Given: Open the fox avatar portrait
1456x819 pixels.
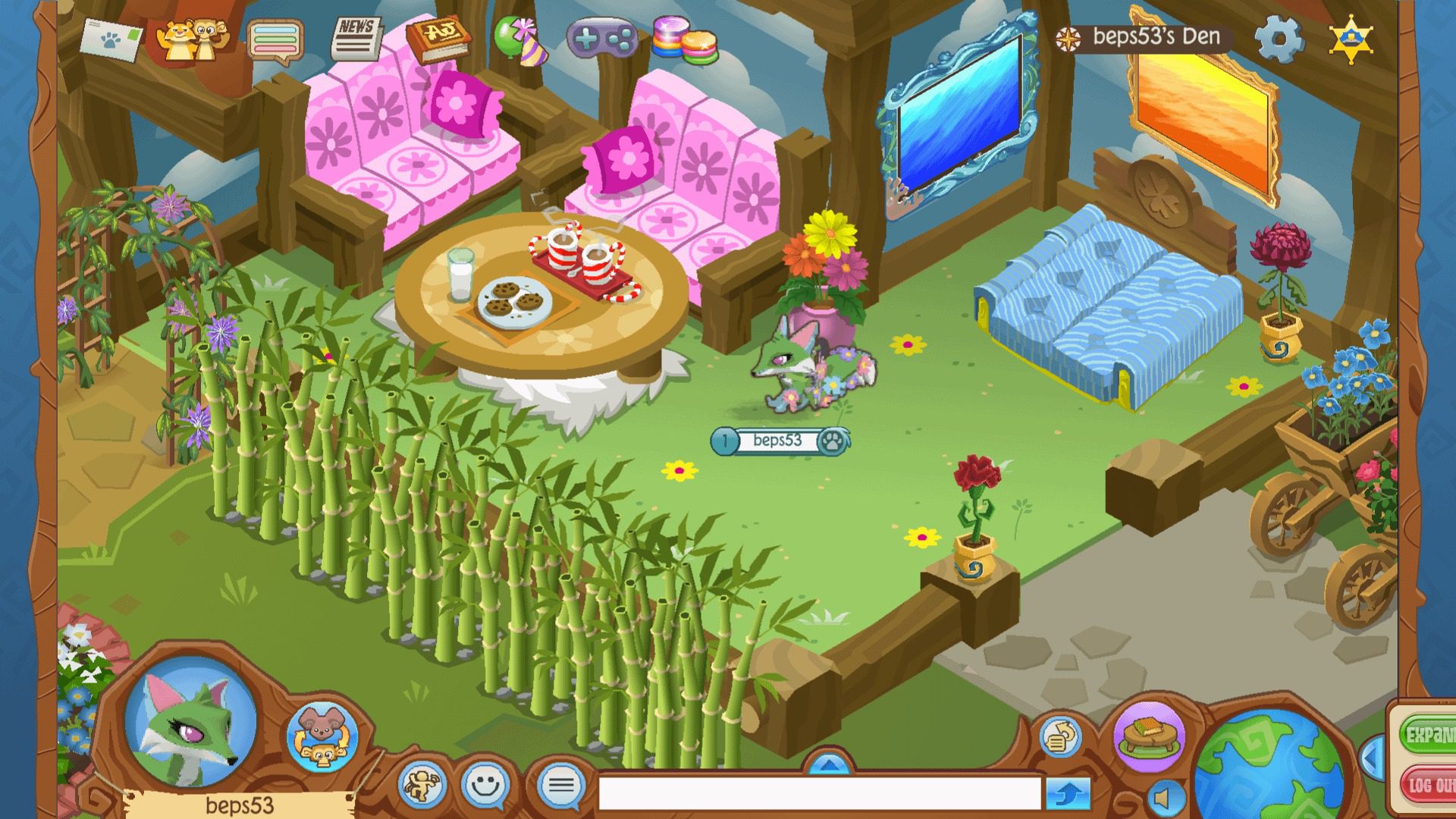Looking at the screenshot, I should point(190,722).
